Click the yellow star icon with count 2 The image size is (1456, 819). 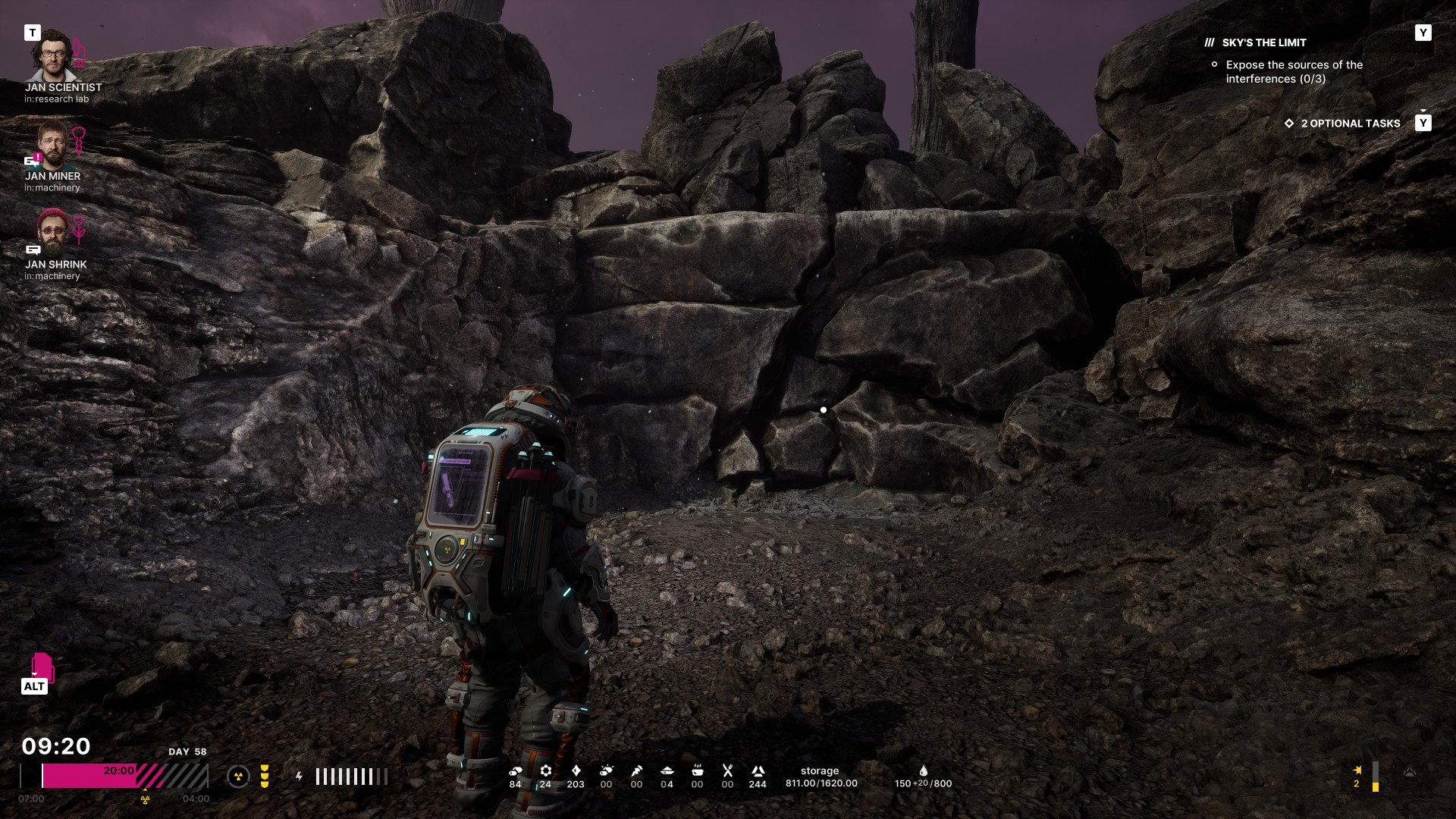coord(1357,770)
